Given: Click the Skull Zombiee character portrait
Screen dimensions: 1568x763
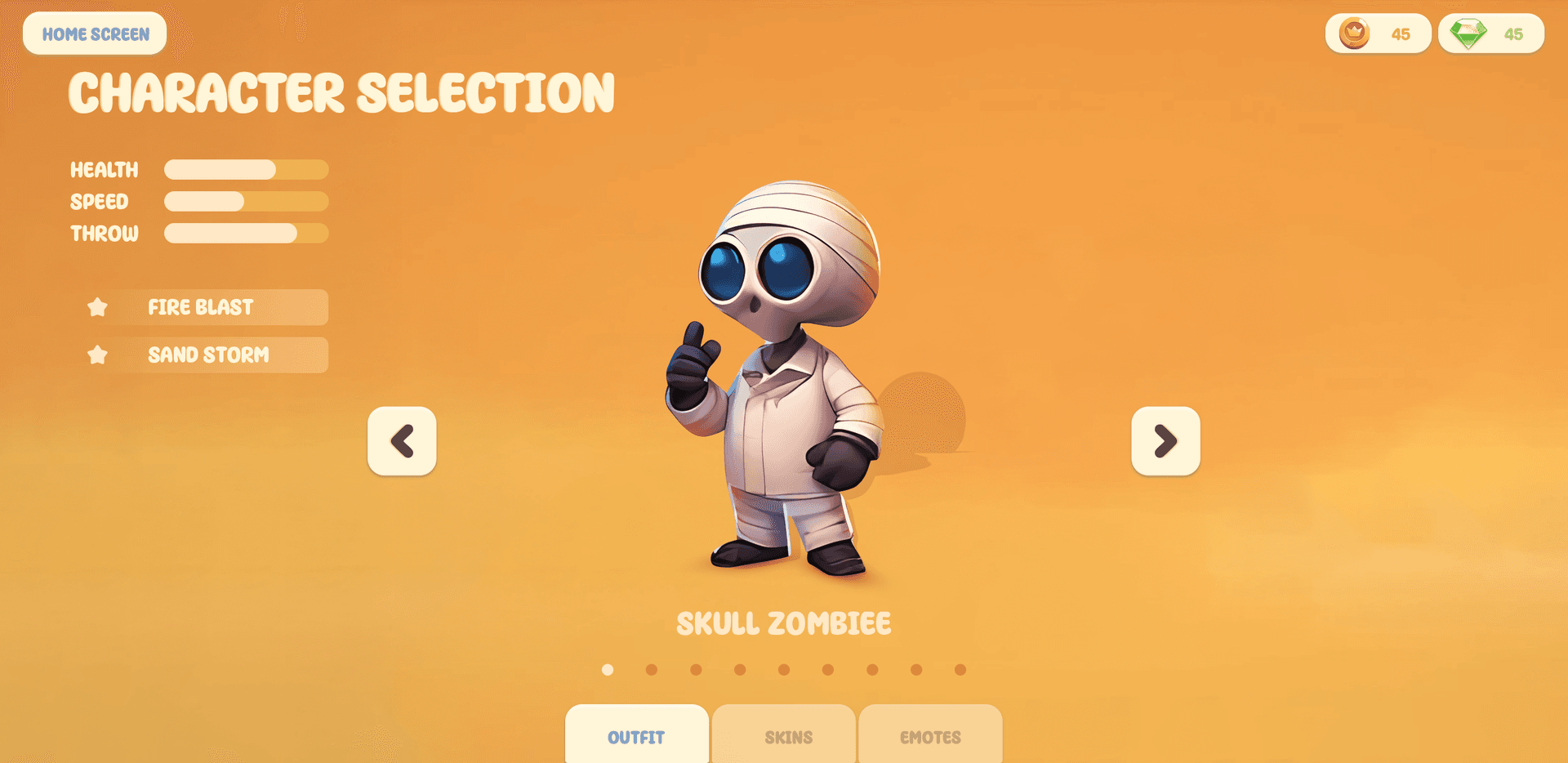Looking at the screenshot, I should (x=784, y=384).
